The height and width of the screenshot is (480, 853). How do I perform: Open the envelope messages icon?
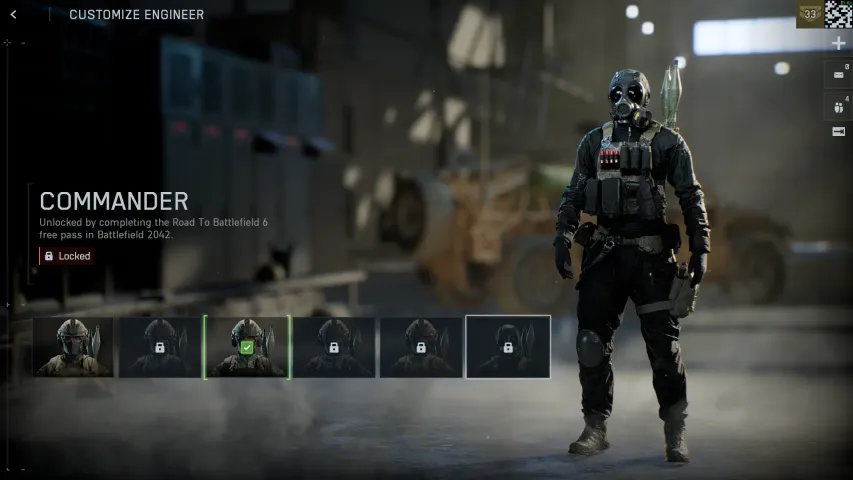pos(838,73)
